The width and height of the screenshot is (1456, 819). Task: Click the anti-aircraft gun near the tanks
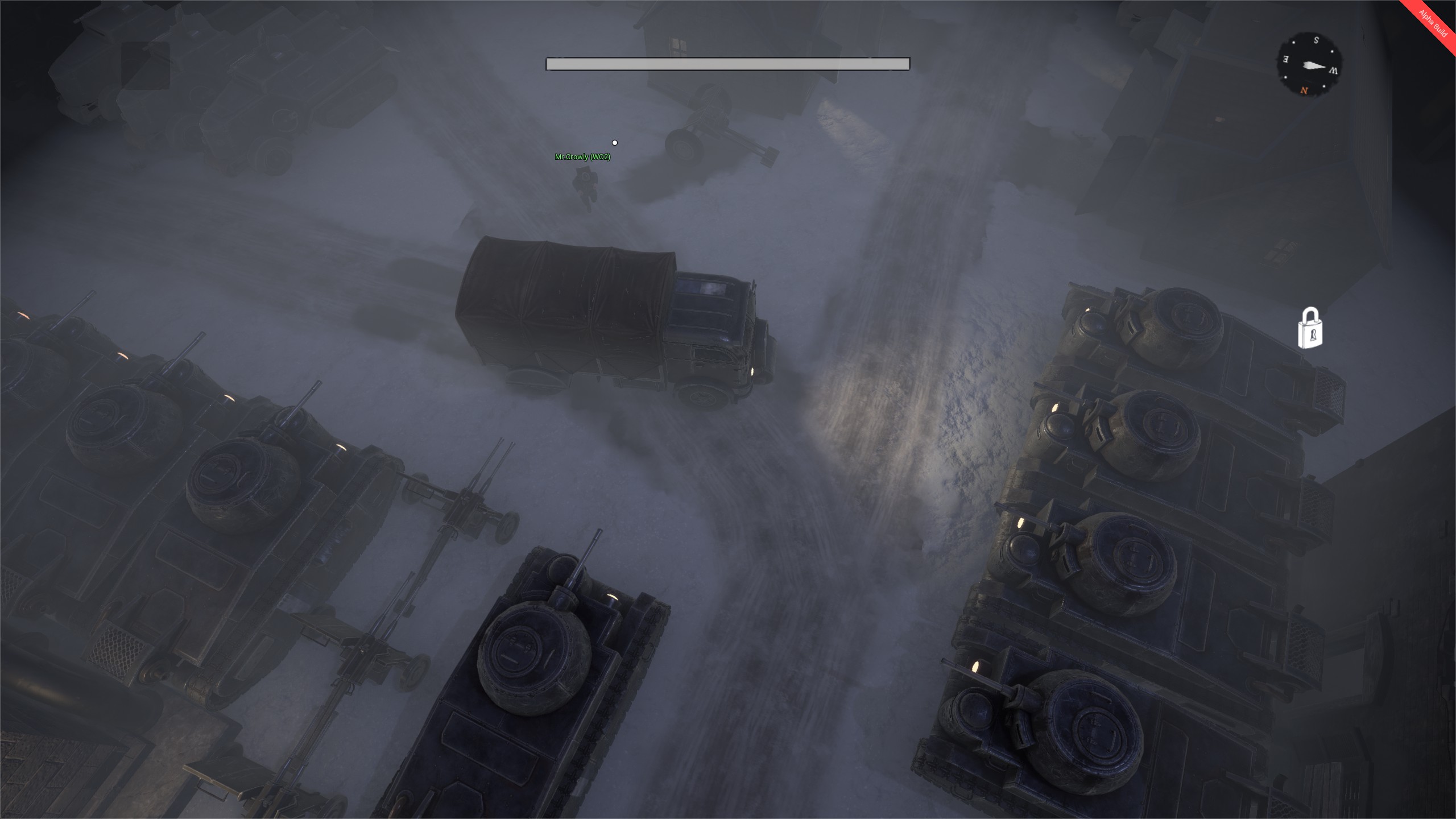tap(466, 500)
